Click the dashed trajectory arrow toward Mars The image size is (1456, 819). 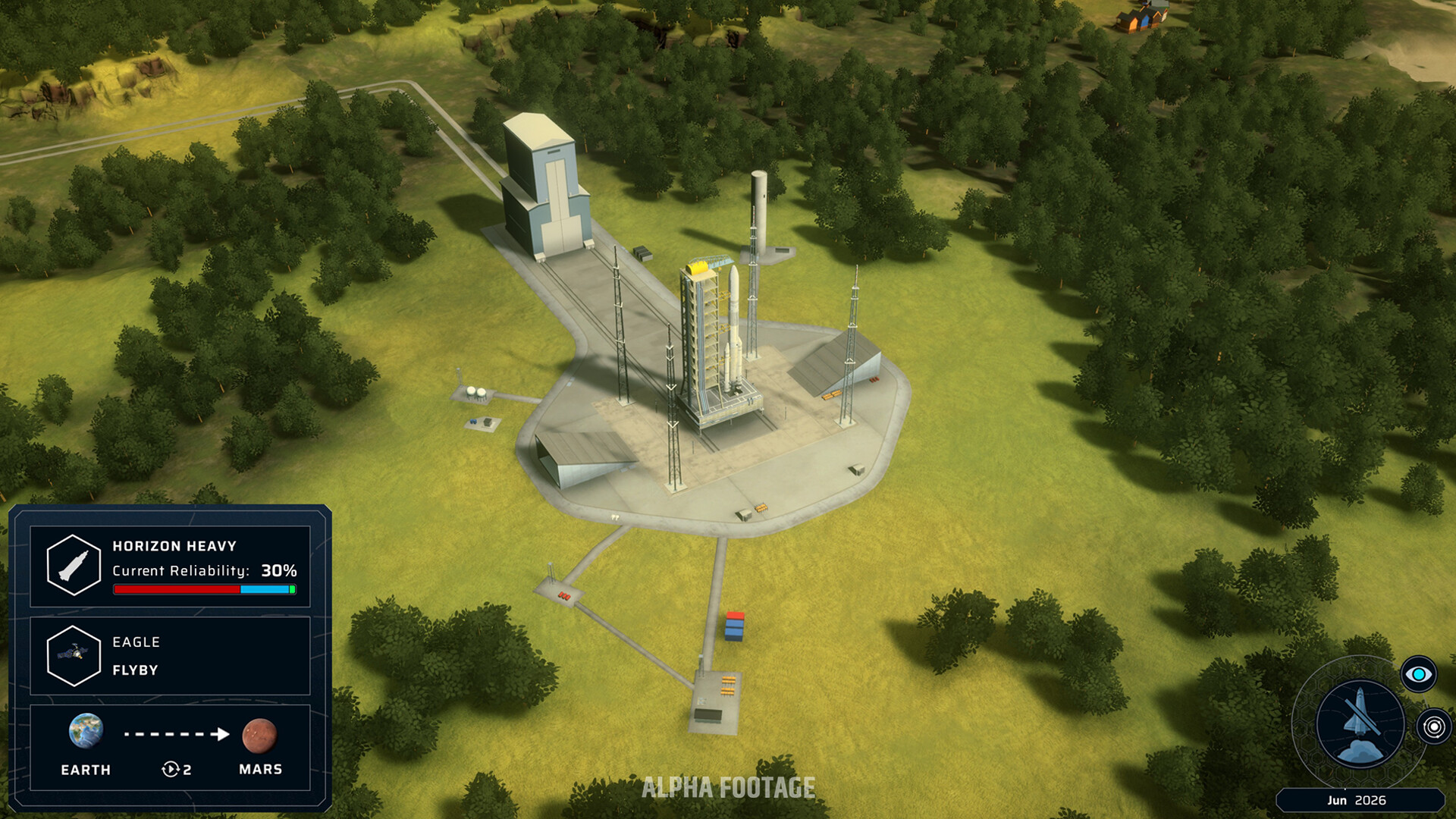click(x=175, y=734)
